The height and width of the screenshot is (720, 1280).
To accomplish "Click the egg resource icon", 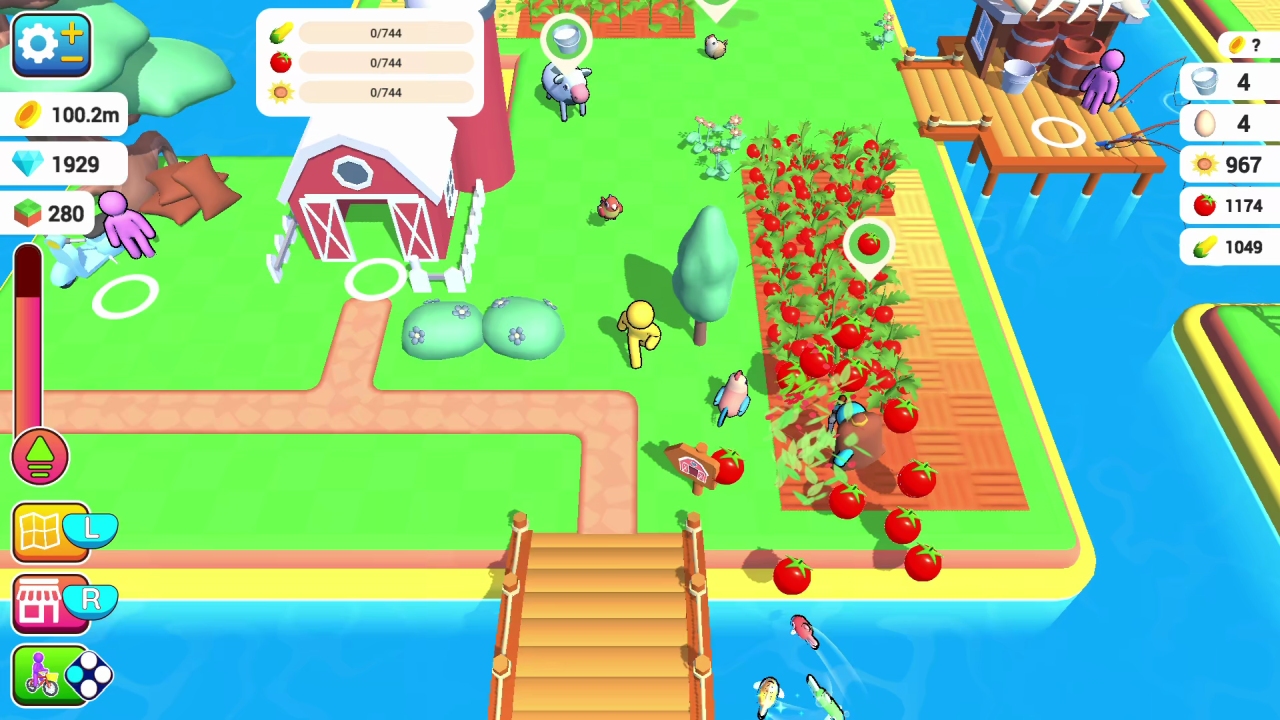I will 1205,123.
